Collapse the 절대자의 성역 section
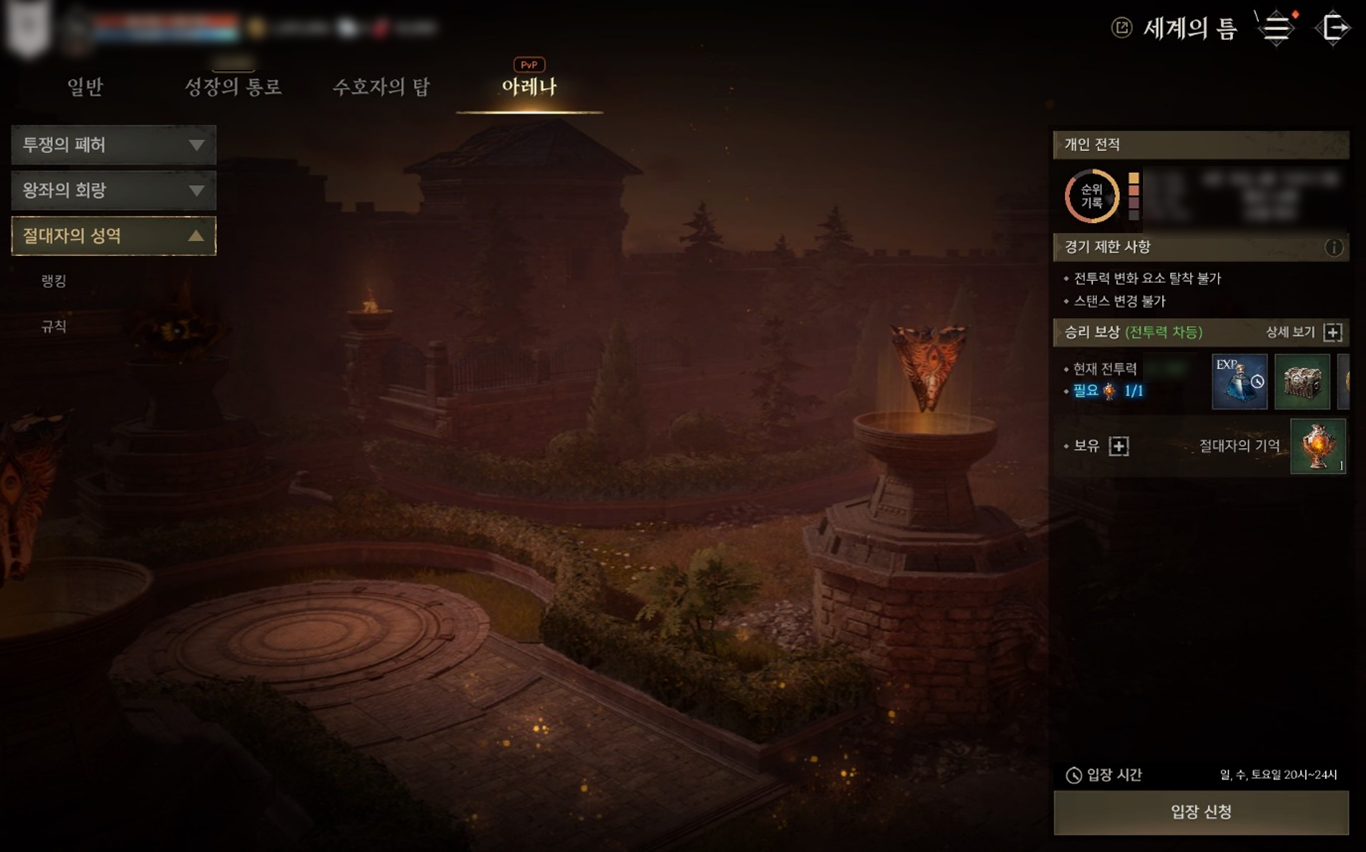The width and height of the screenshot is (1366, 852). [x=113, y=236]
